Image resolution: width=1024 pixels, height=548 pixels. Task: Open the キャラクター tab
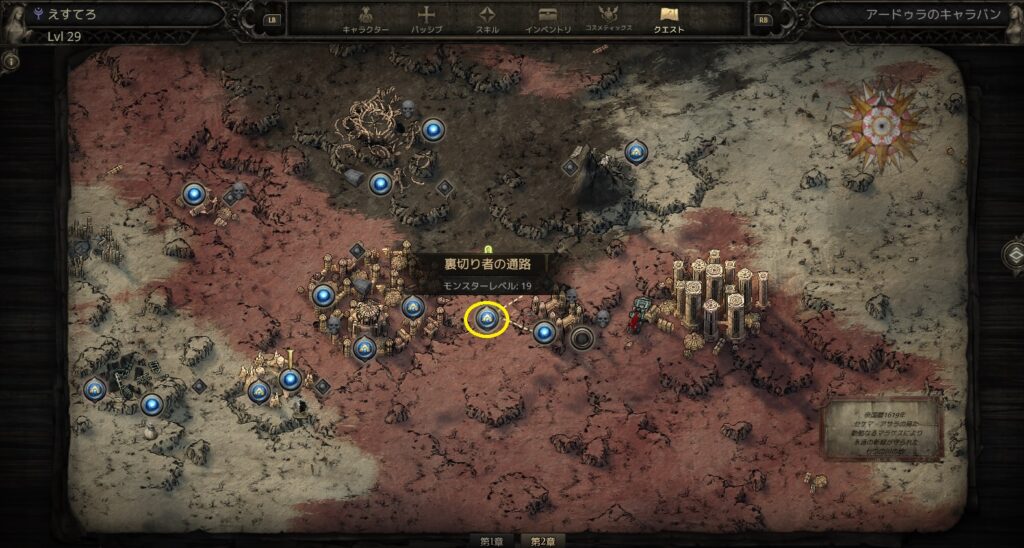(364, 20)
